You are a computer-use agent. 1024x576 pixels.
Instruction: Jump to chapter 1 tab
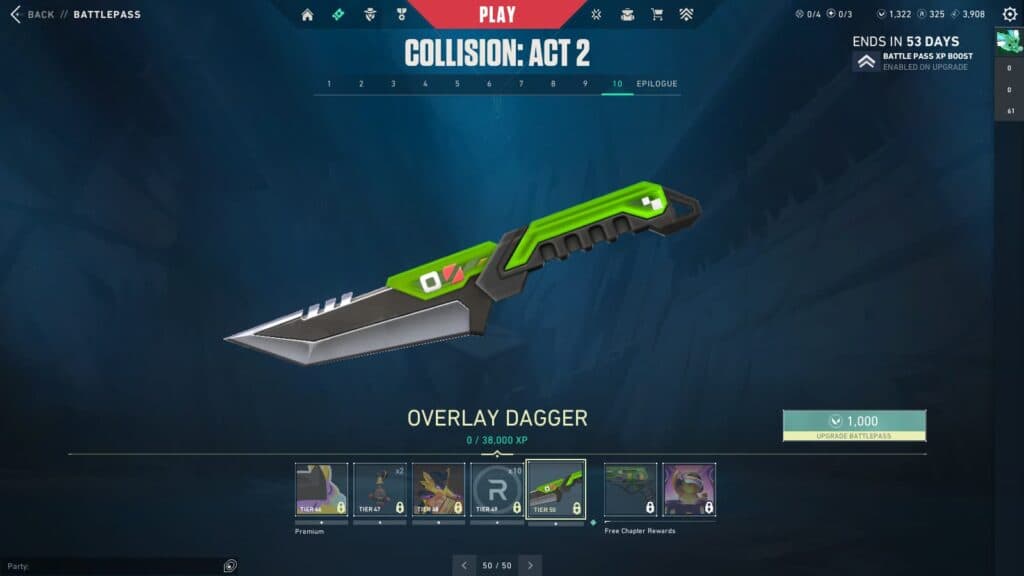tap(329, 84)
